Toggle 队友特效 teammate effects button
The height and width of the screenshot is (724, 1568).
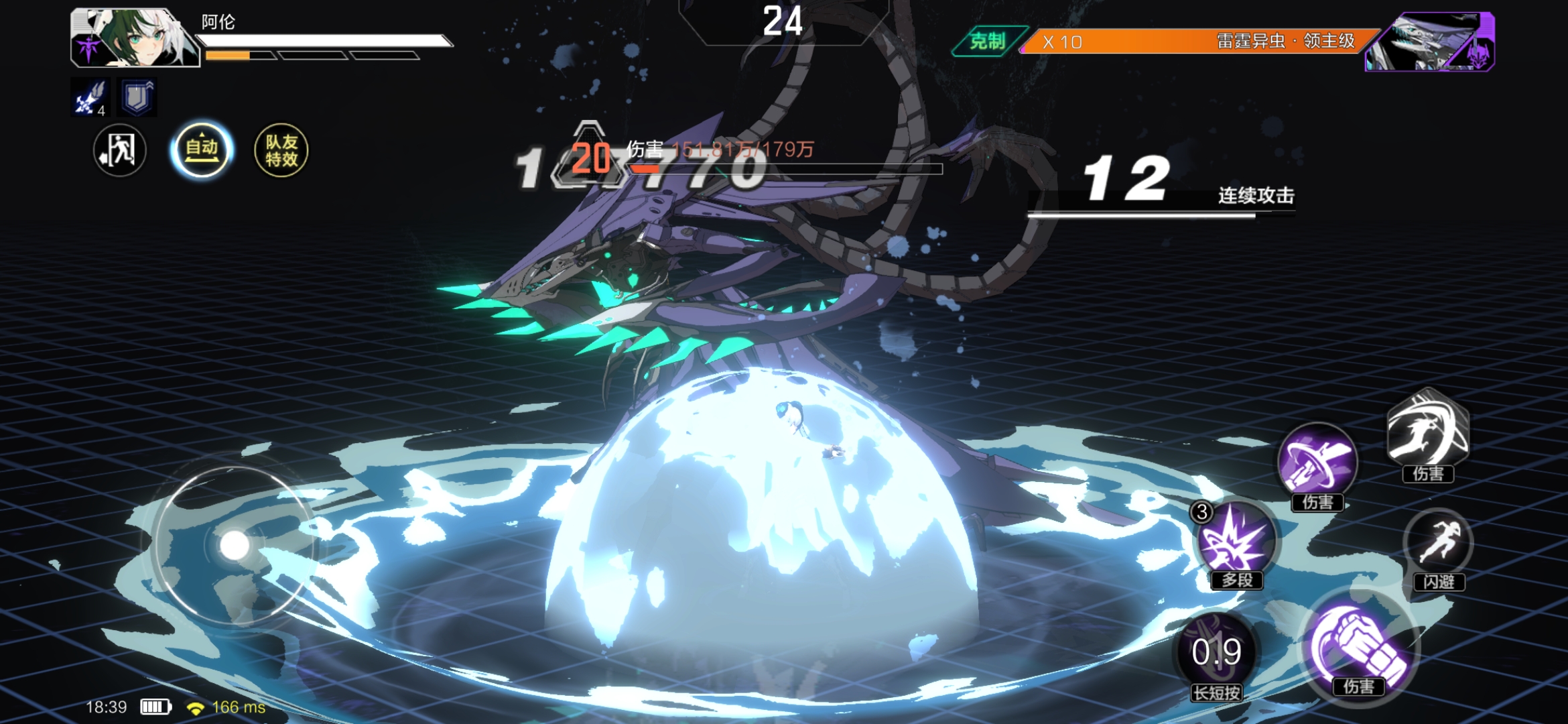(x=281, y=150)
